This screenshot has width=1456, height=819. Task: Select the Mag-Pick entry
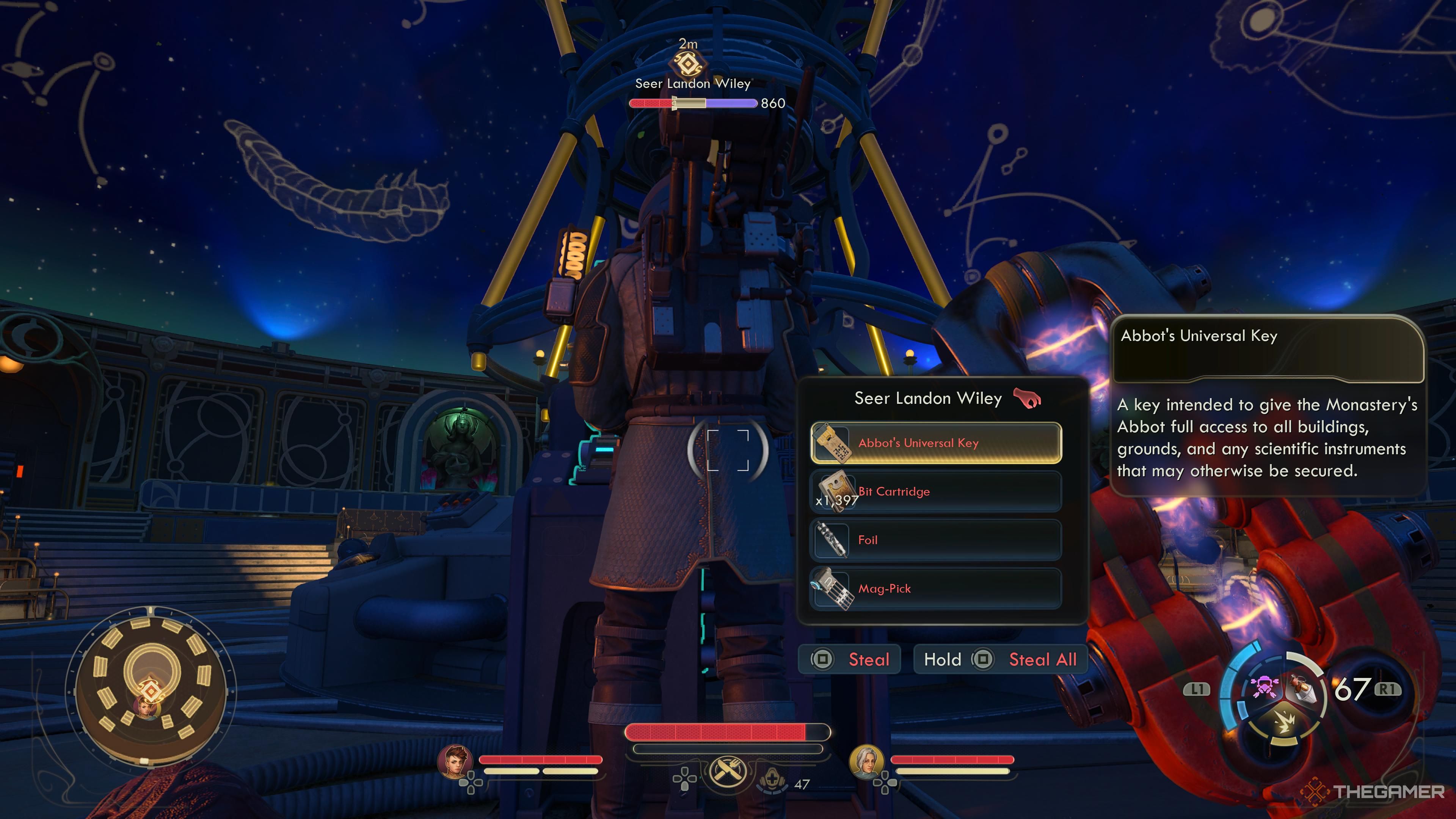point(935,589)
